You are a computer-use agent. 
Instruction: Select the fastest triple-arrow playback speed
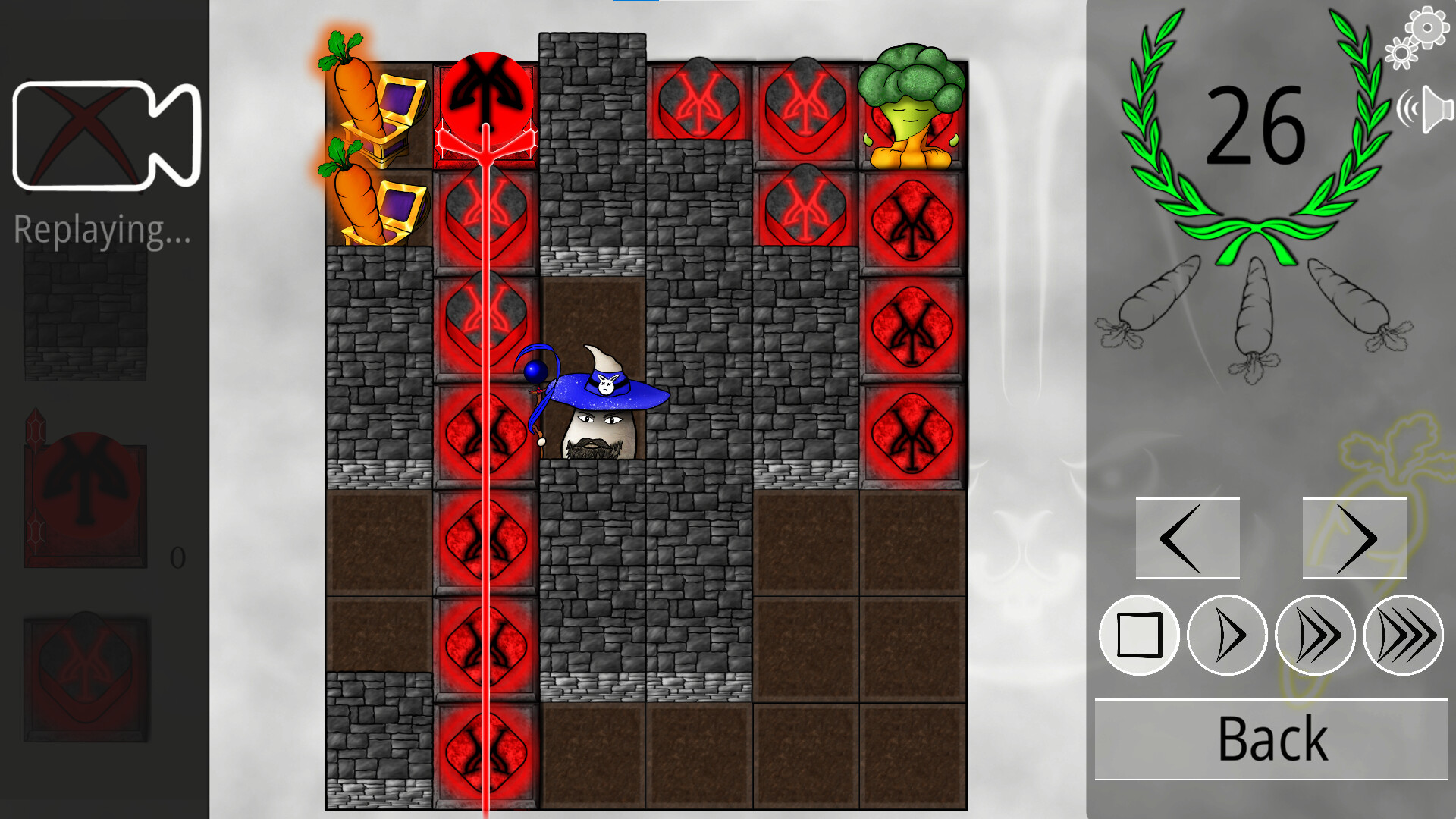(x=1401, y=635)
